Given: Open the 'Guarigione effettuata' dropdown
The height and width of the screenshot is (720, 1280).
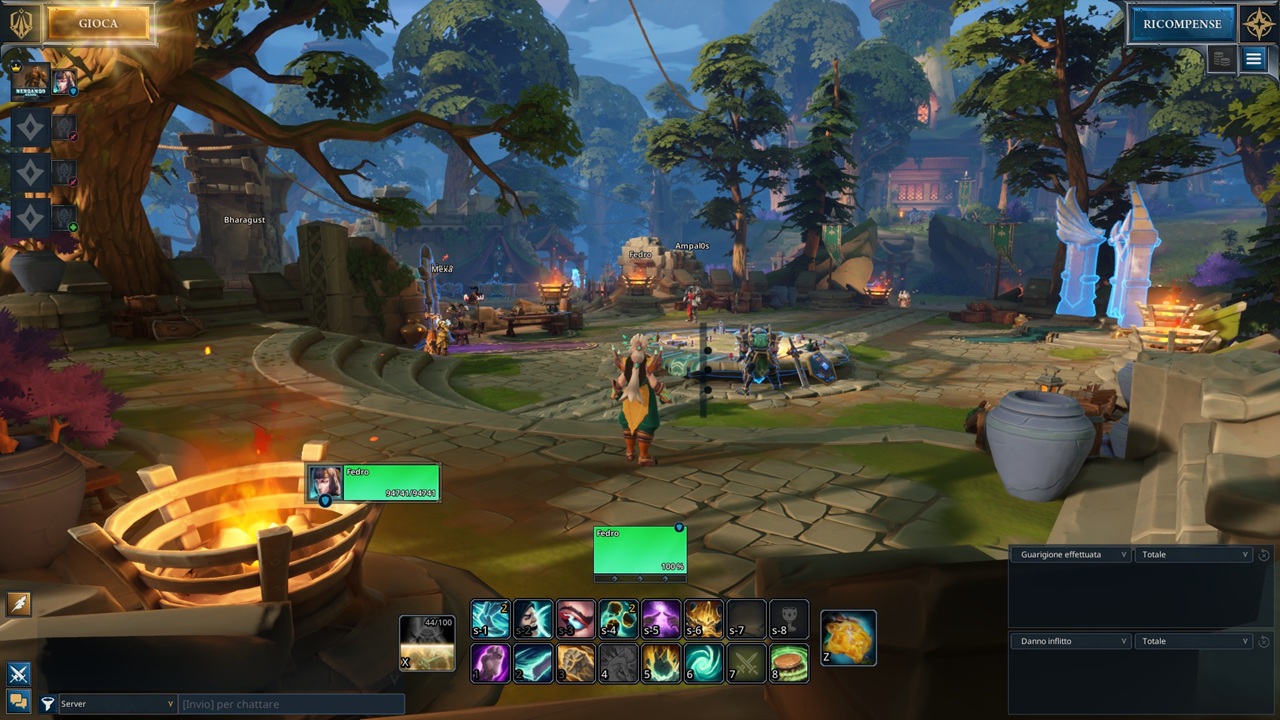Looking at the screenshot, I should (x=1070, y=554).
